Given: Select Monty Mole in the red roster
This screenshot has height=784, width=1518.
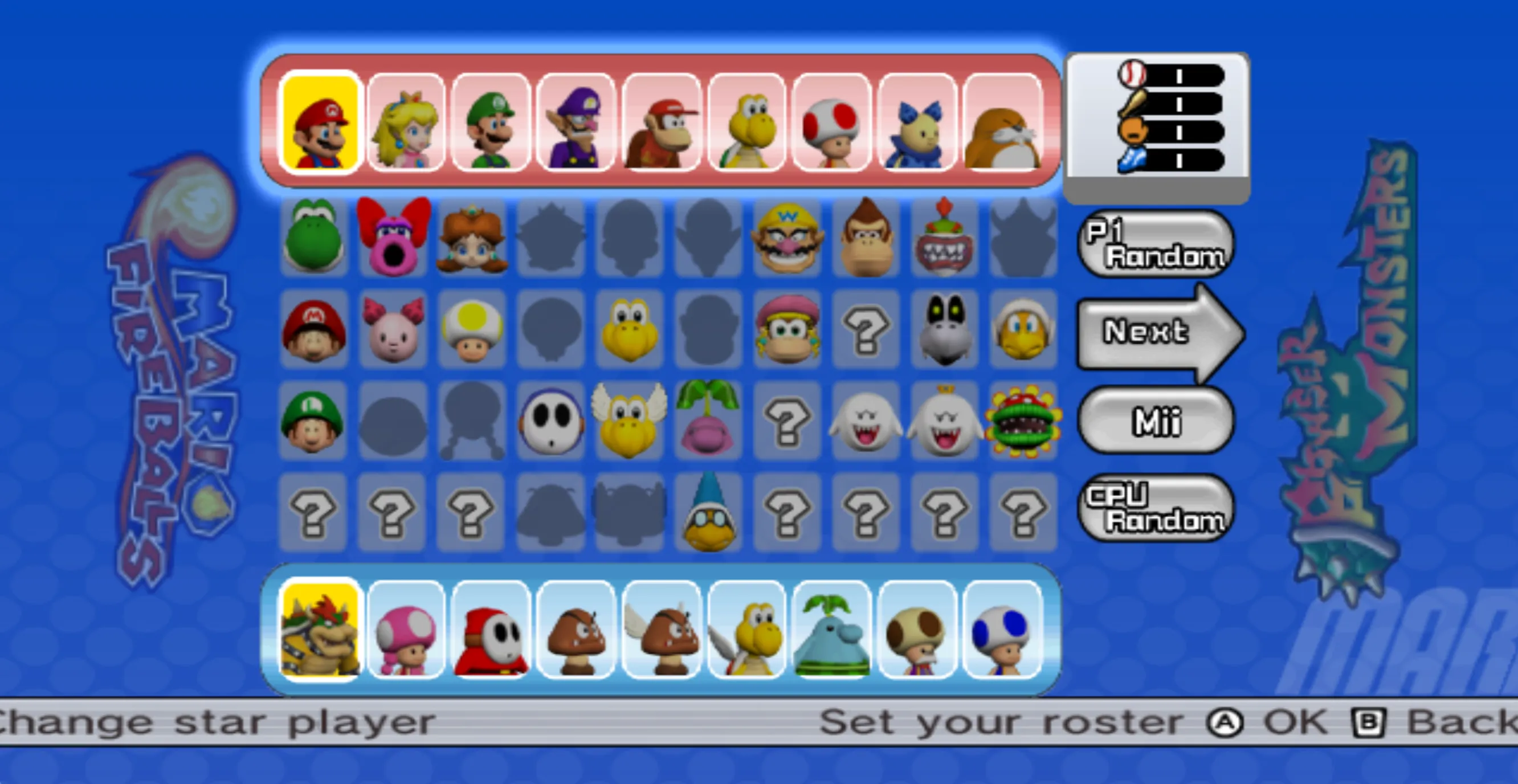Looking at the screenshot, I should [x=1002, y=122].
